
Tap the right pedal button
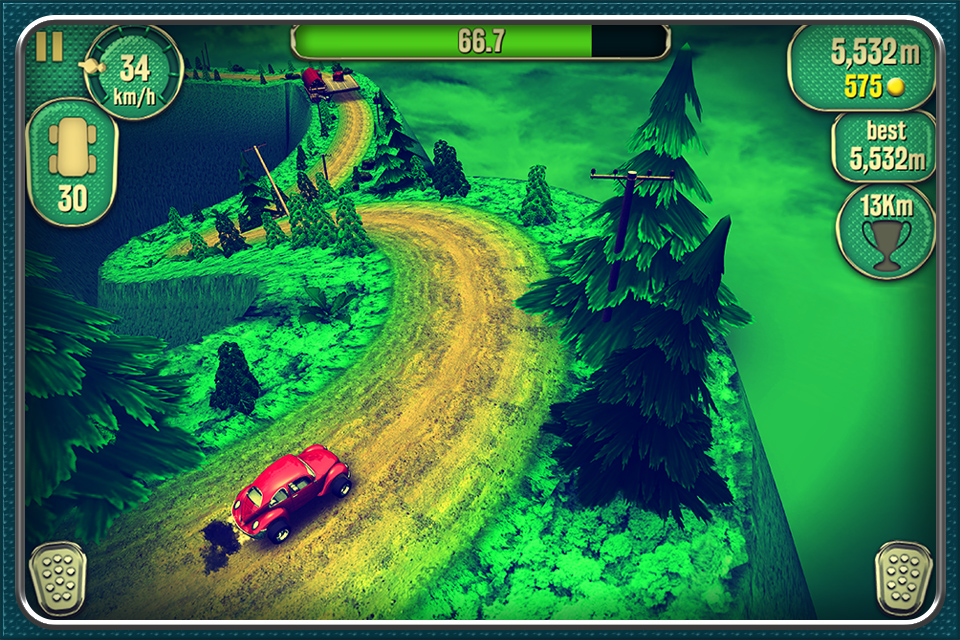coord(903,577)
